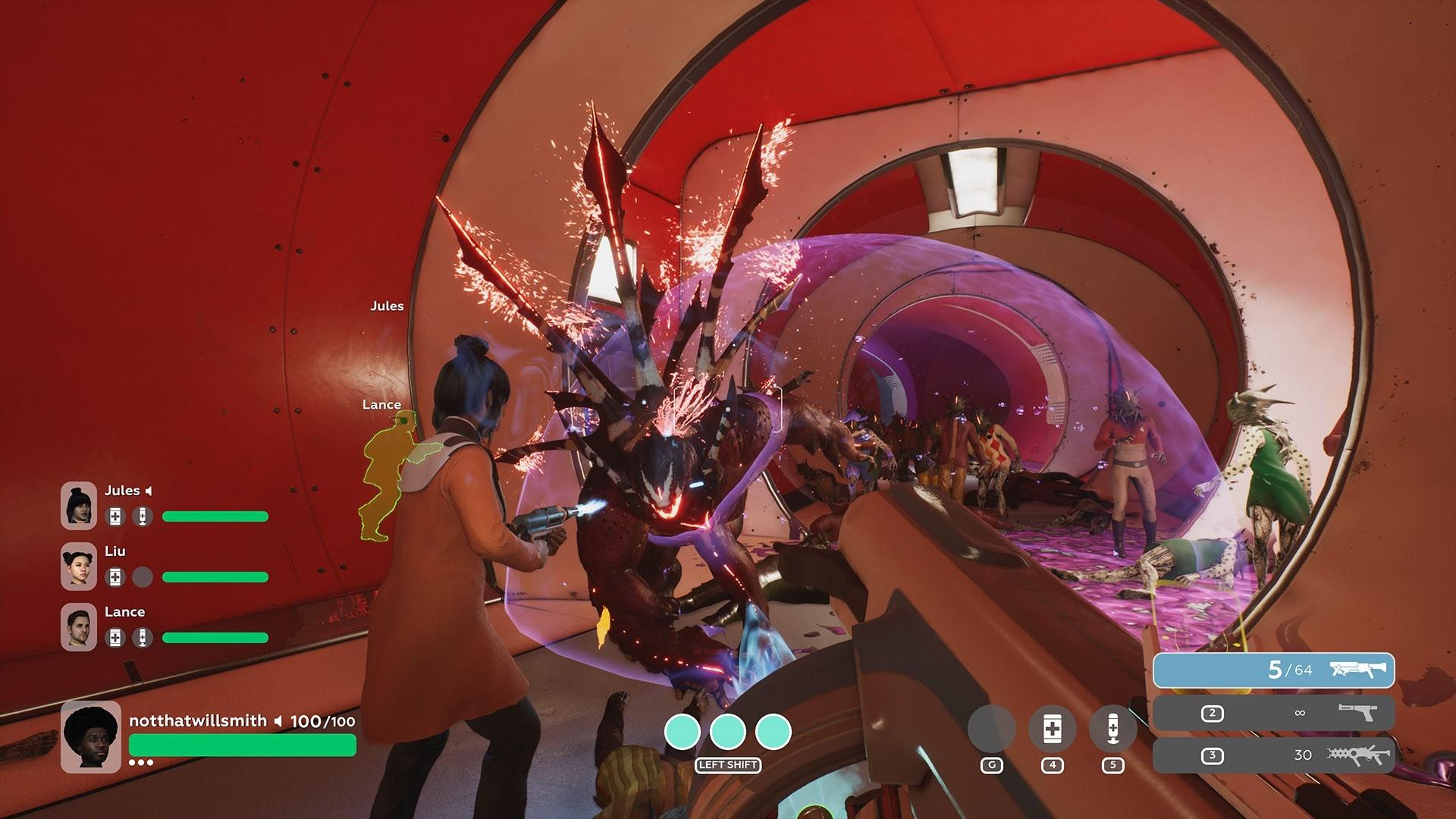Open notthatwillsmith's player portrait
The height and width of the screenshot is (819, 1456).
click(x=91, y=736)
